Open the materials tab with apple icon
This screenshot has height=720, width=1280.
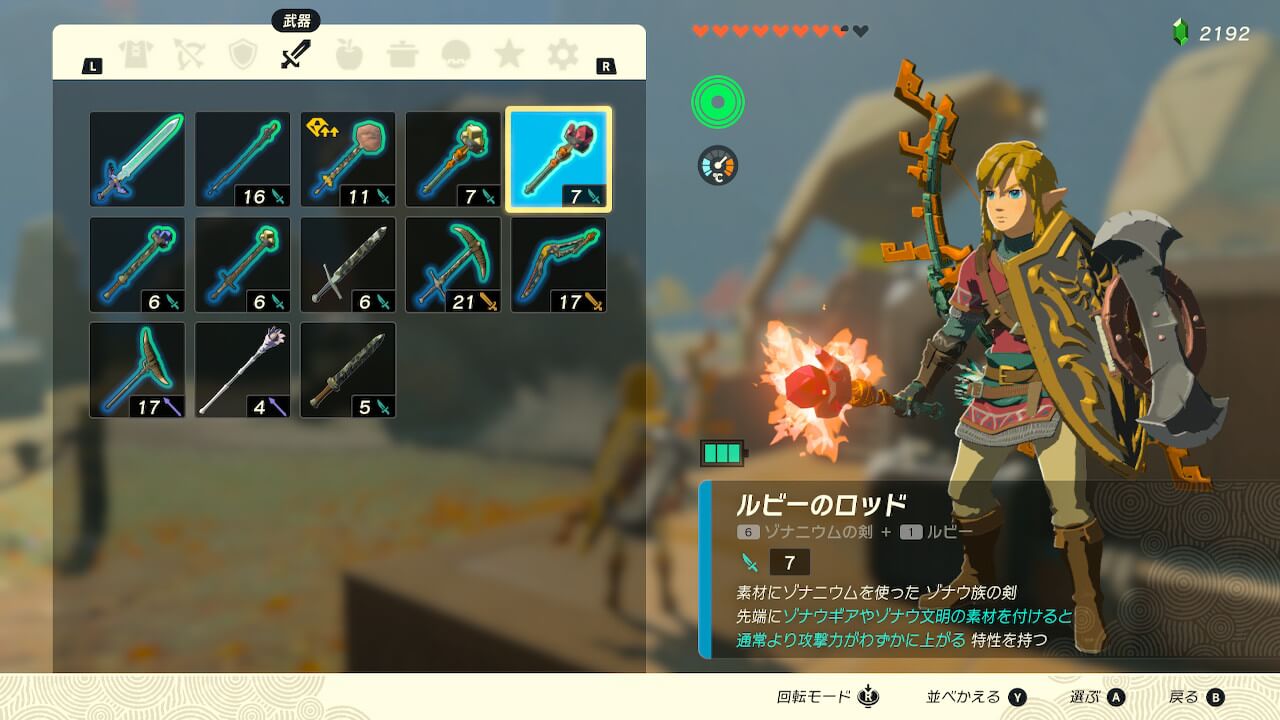(x=349, y=55)
